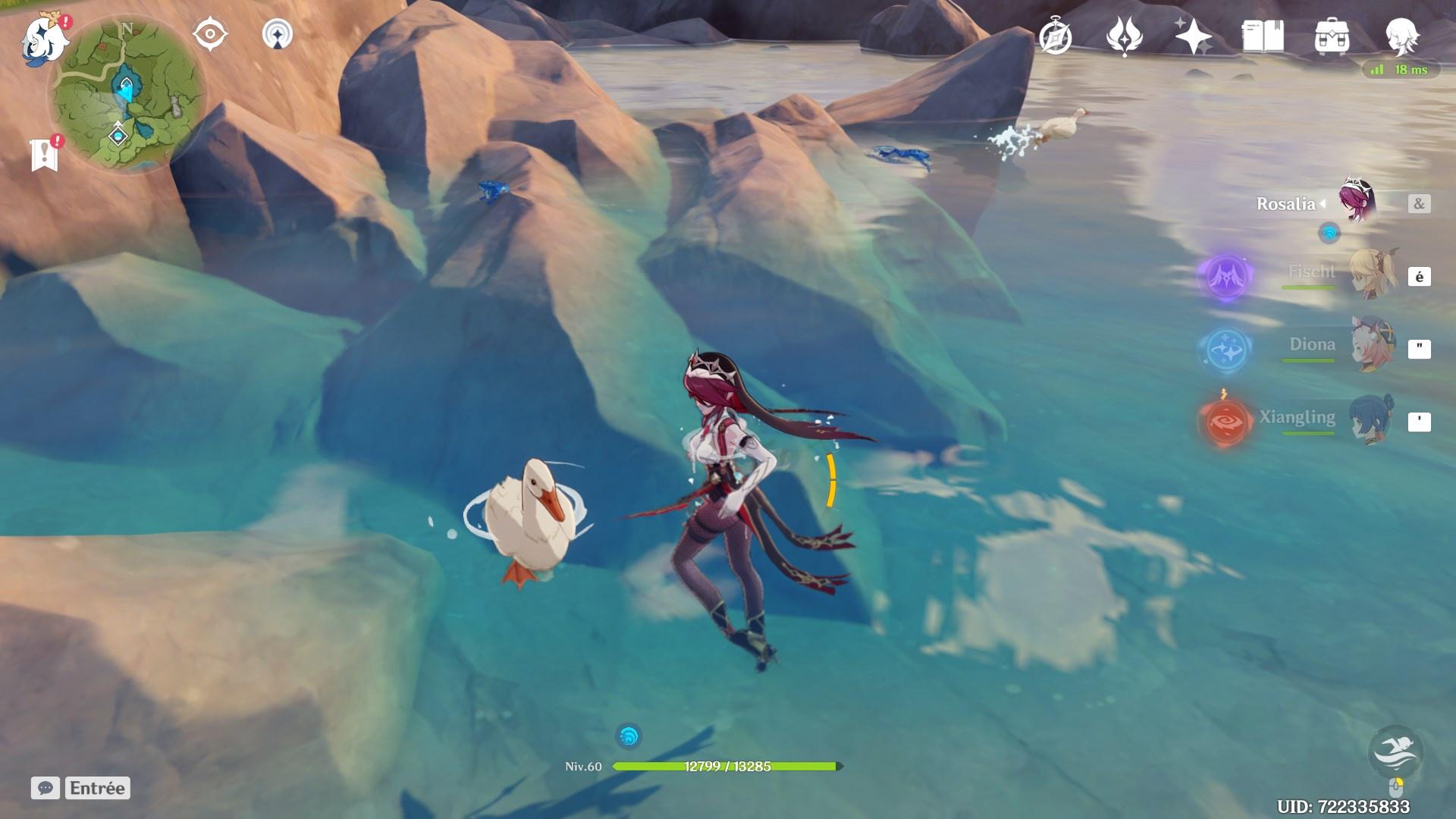The image size is (1456, 819).
Task: Switch to party member Xiangling
Action: pos(1373,419)
